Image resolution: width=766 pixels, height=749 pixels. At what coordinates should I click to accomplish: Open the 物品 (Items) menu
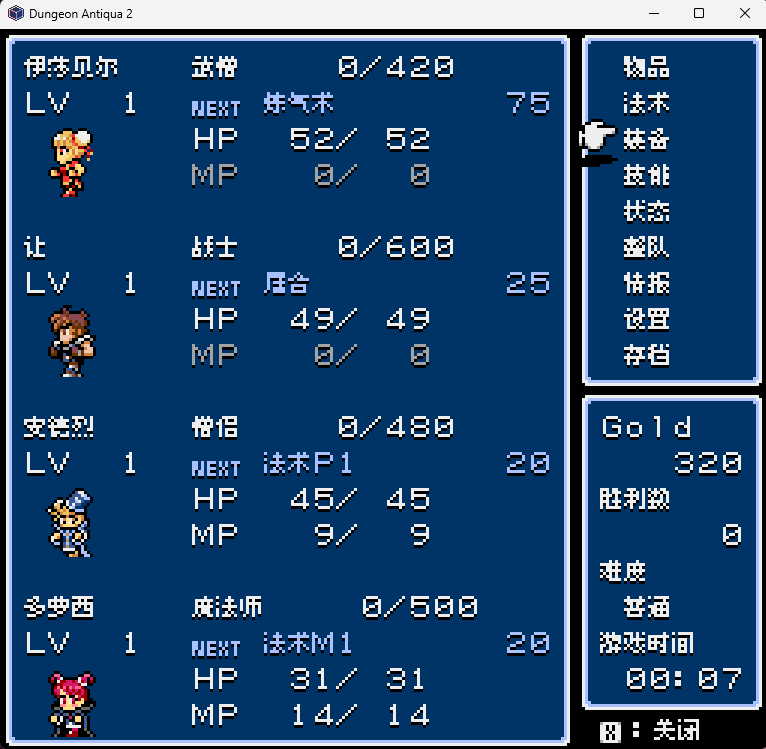pos(646,68)
